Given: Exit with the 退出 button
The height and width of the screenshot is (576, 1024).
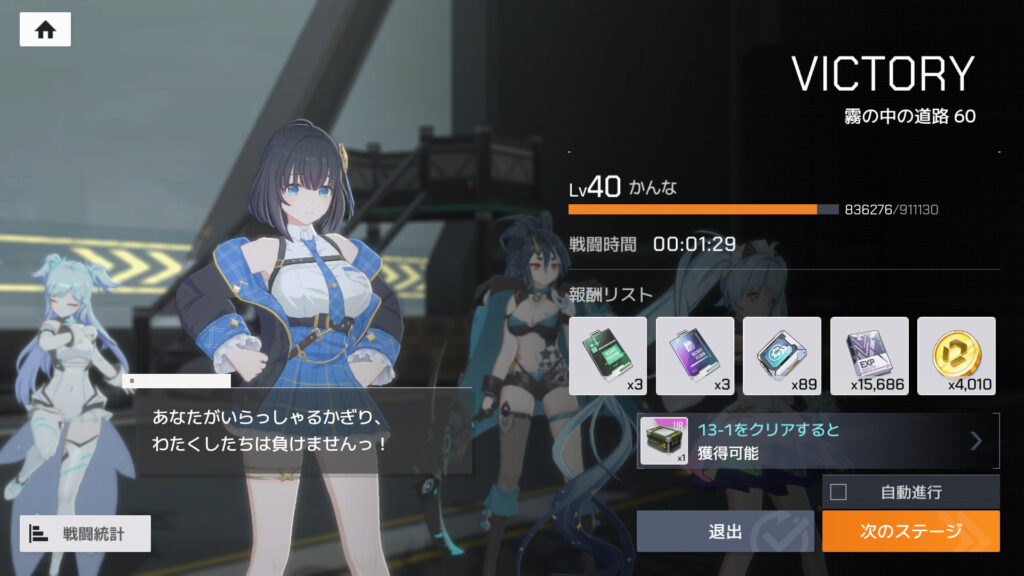Looking at the screenshot, I should 725,531.
